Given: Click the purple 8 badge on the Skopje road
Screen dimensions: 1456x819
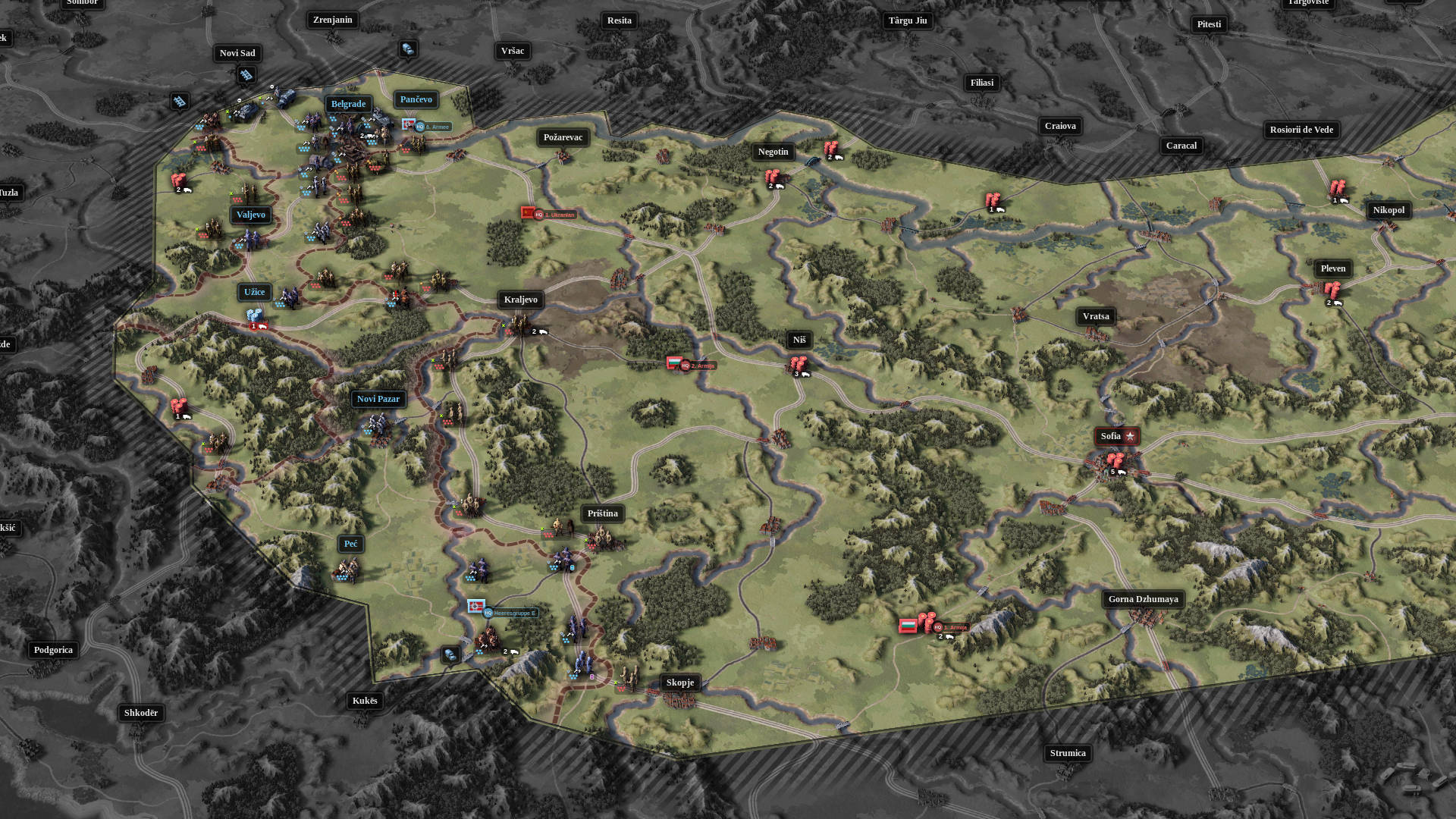Looking at the screenshot, I should pyautogui.click(x=592, y=676).
